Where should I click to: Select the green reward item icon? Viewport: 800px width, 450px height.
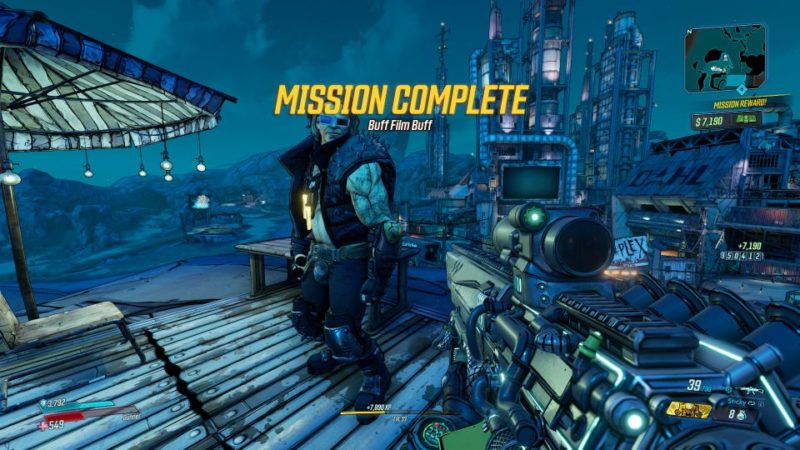pyautogui.click(x=745, y=119)
